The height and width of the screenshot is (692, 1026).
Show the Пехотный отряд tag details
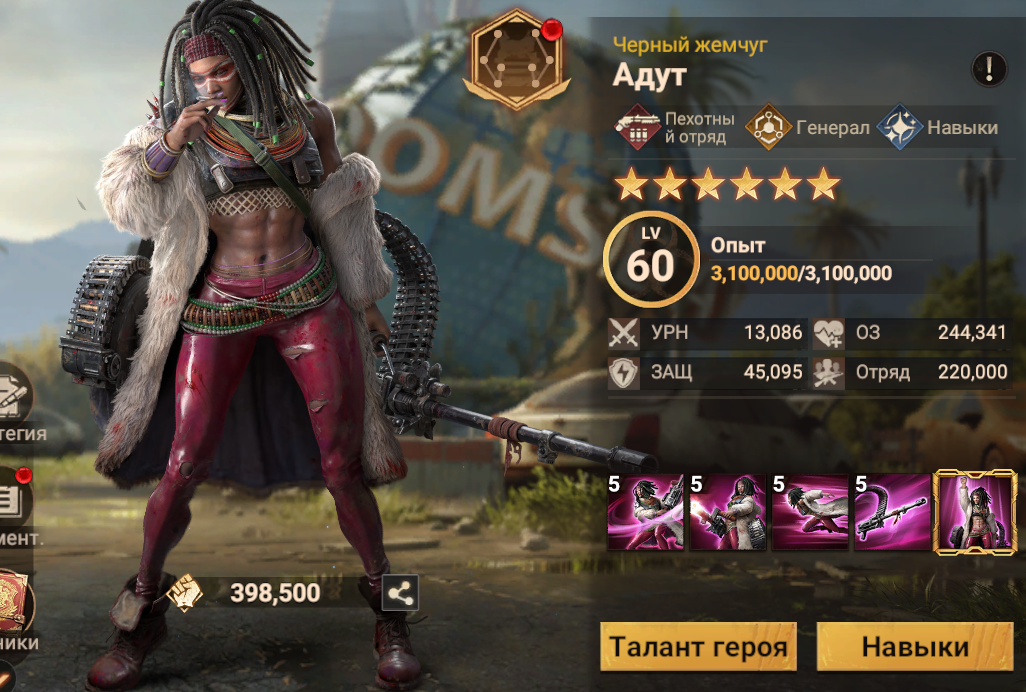pos(674,128)
